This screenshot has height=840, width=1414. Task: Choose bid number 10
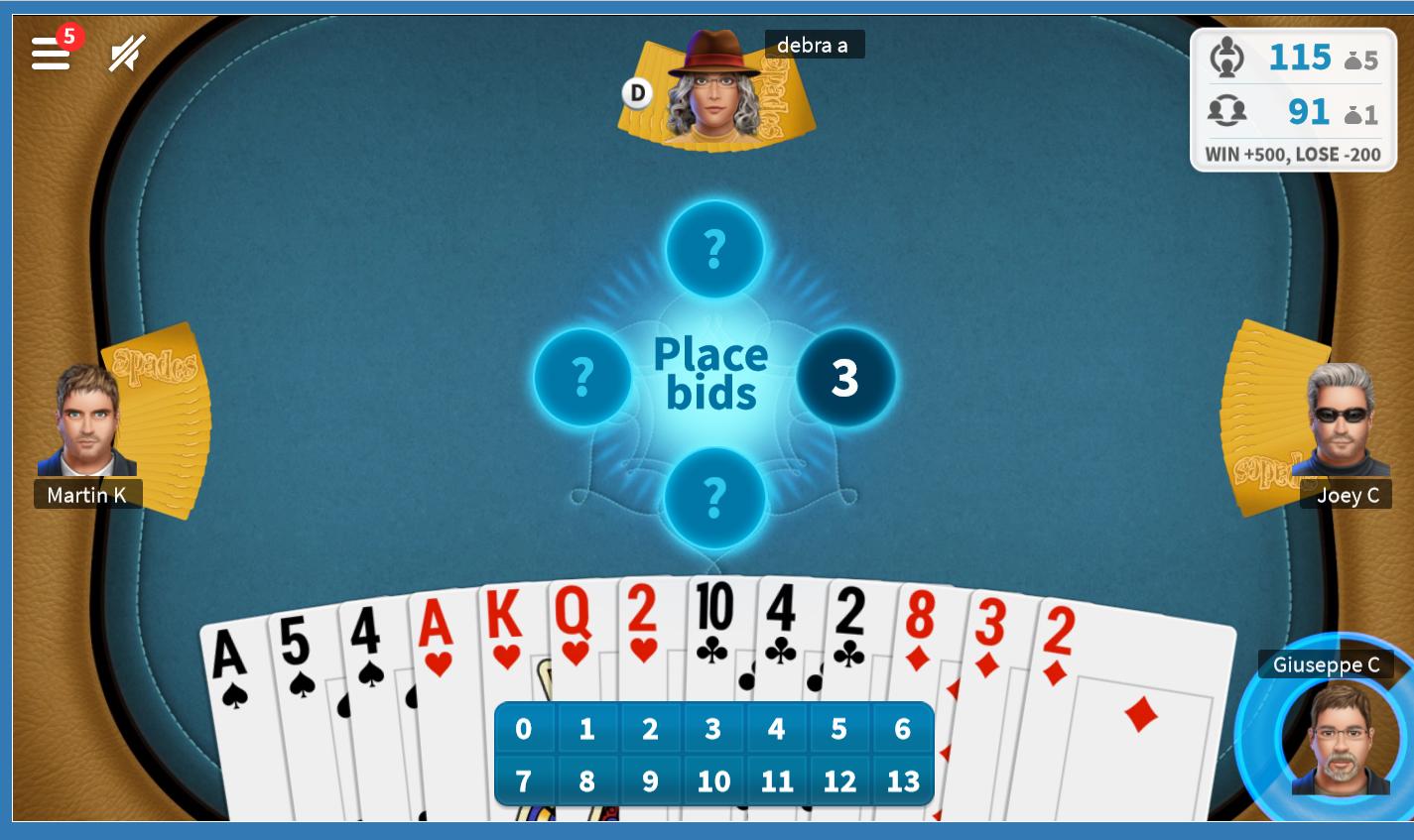pos(713,780)
